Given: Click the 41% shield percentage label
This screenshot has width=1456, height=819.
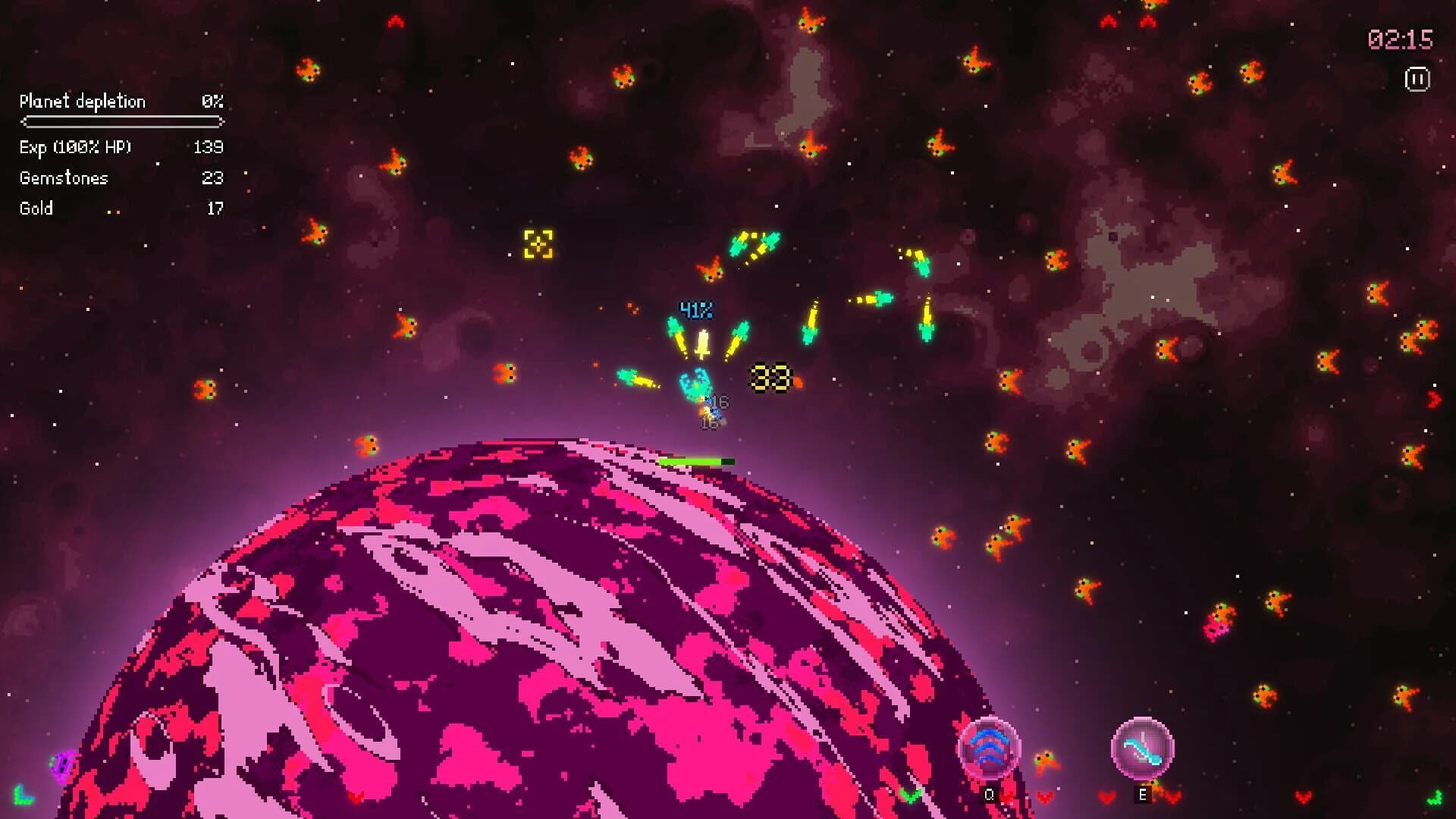Looking at the screenshot, I should 695,308.
